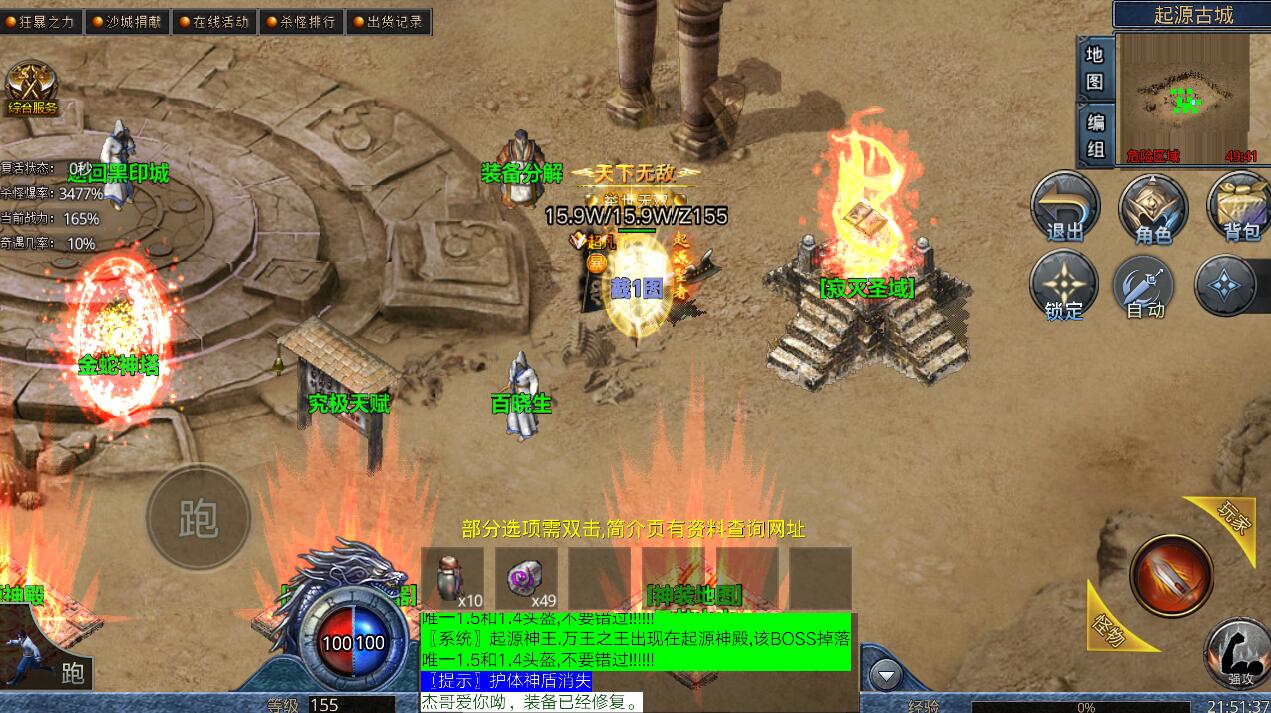Viewport: 1271px width, 713px height.
Task: Activate the 锁定 target lock
Action: point(1064,286)
